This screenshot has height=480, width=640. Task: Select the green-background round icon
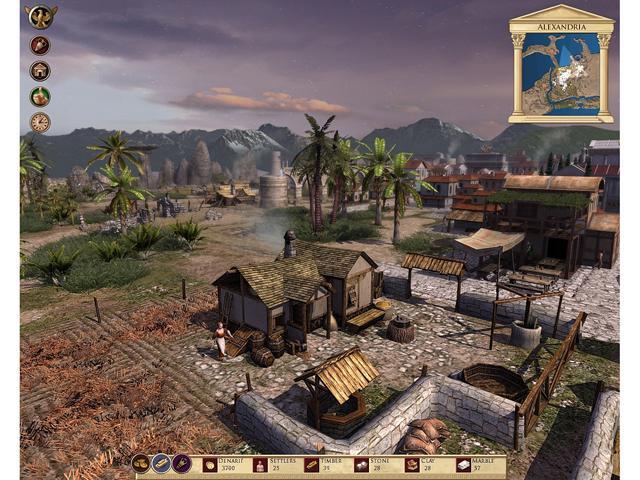(x=40, y=97)
